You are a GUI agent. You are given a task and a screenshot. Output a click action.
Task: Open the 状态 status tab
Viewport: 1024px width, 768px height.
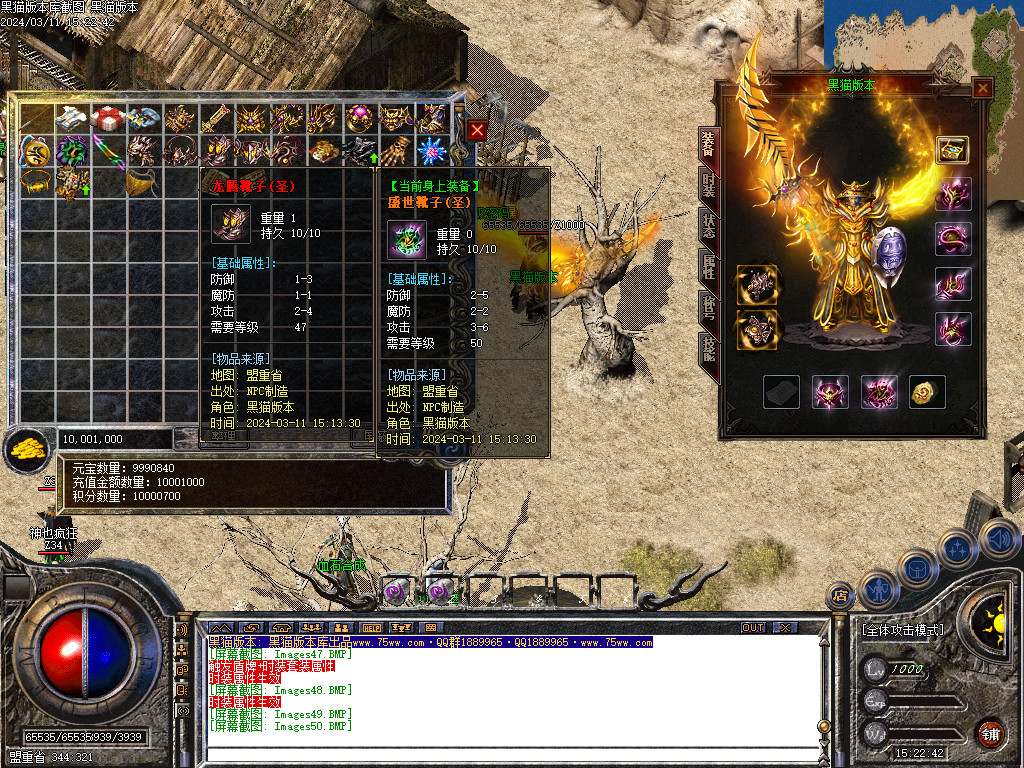coord(708,226)
